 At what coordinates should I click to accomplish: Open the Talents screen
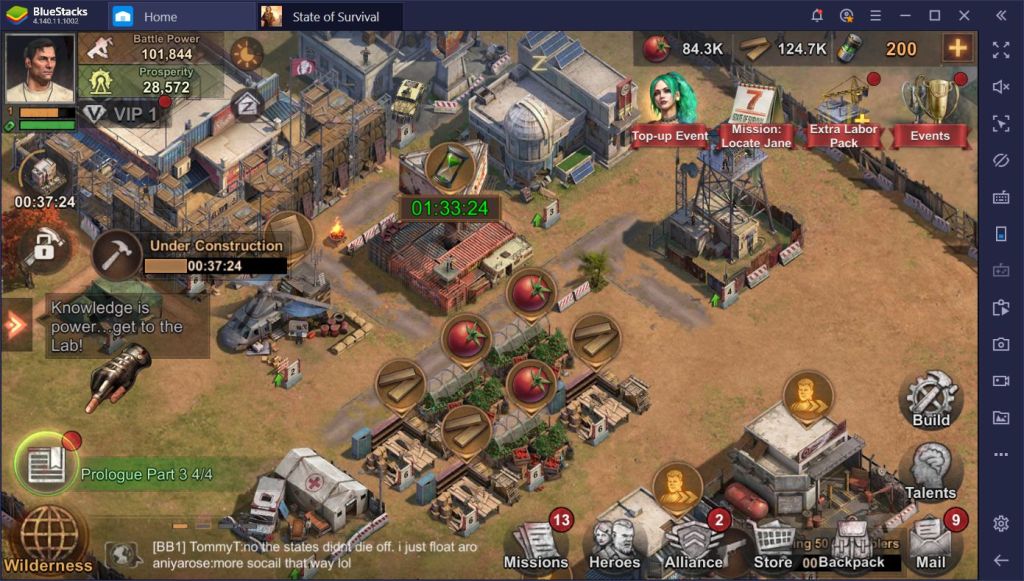click(x=930, y=470)
